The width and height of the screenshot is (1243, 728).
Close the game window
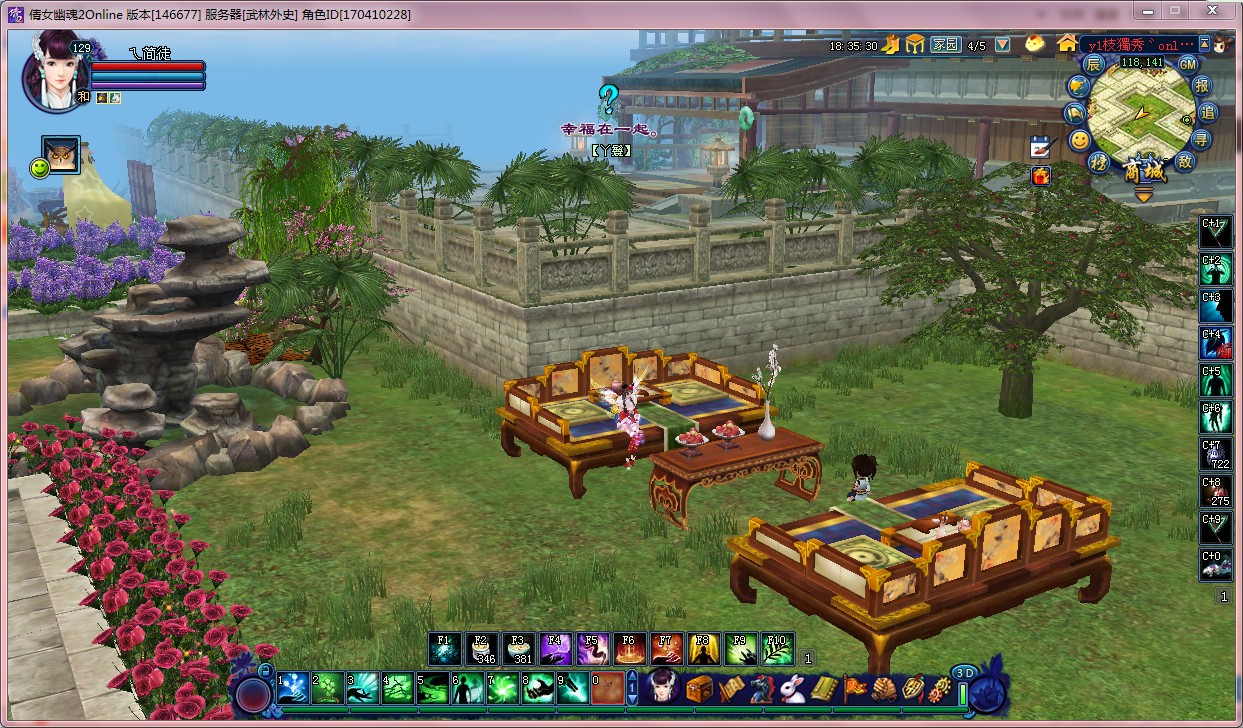pos(1216,11)
